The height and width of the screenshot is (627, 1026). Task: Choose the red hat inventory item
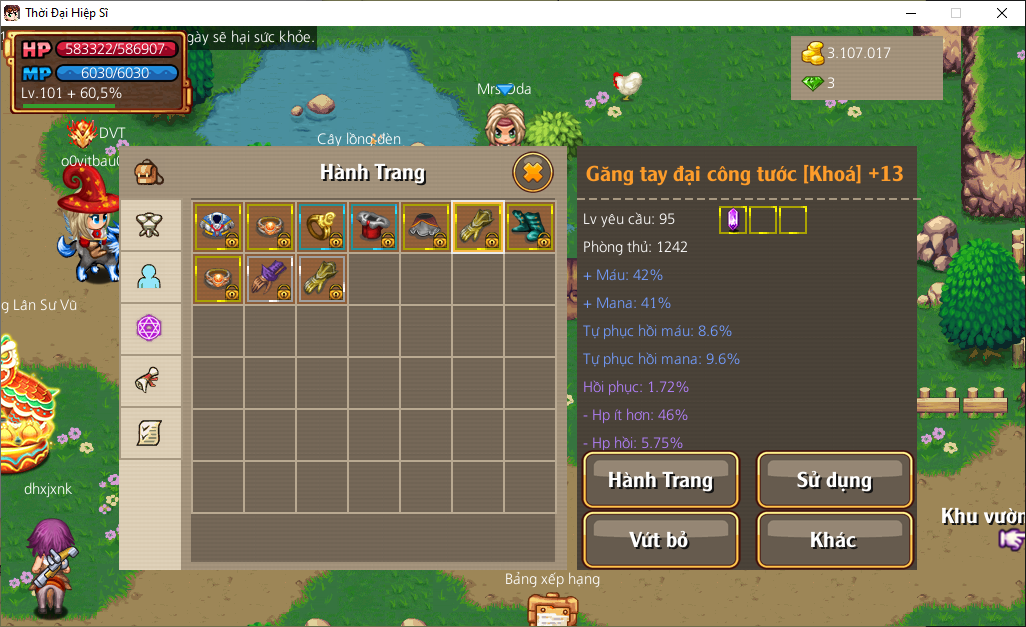(373, 227)
